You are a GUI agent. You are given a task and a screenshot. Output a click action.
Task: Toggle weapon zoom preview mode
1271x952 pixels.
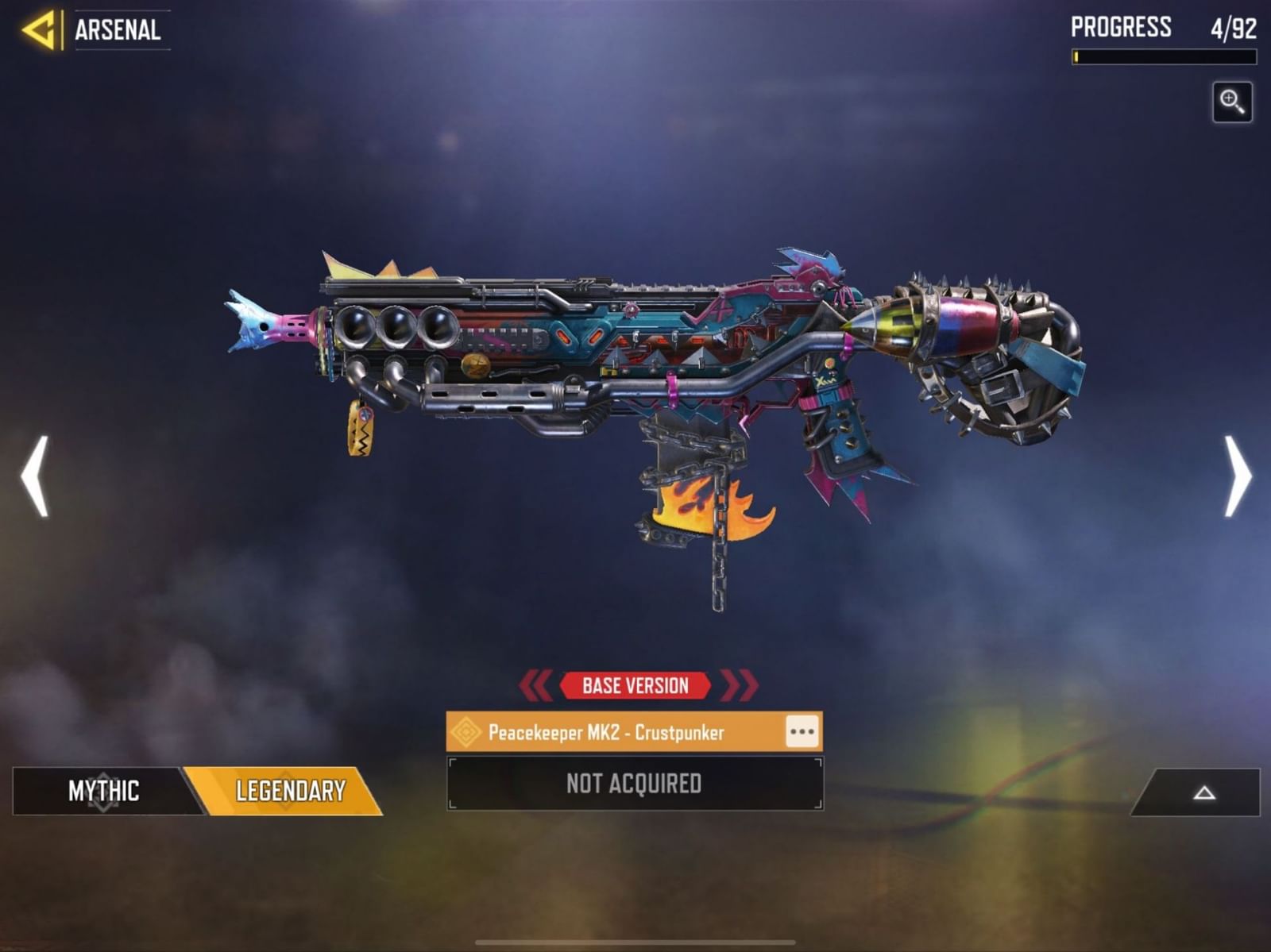click(1231, 102)
